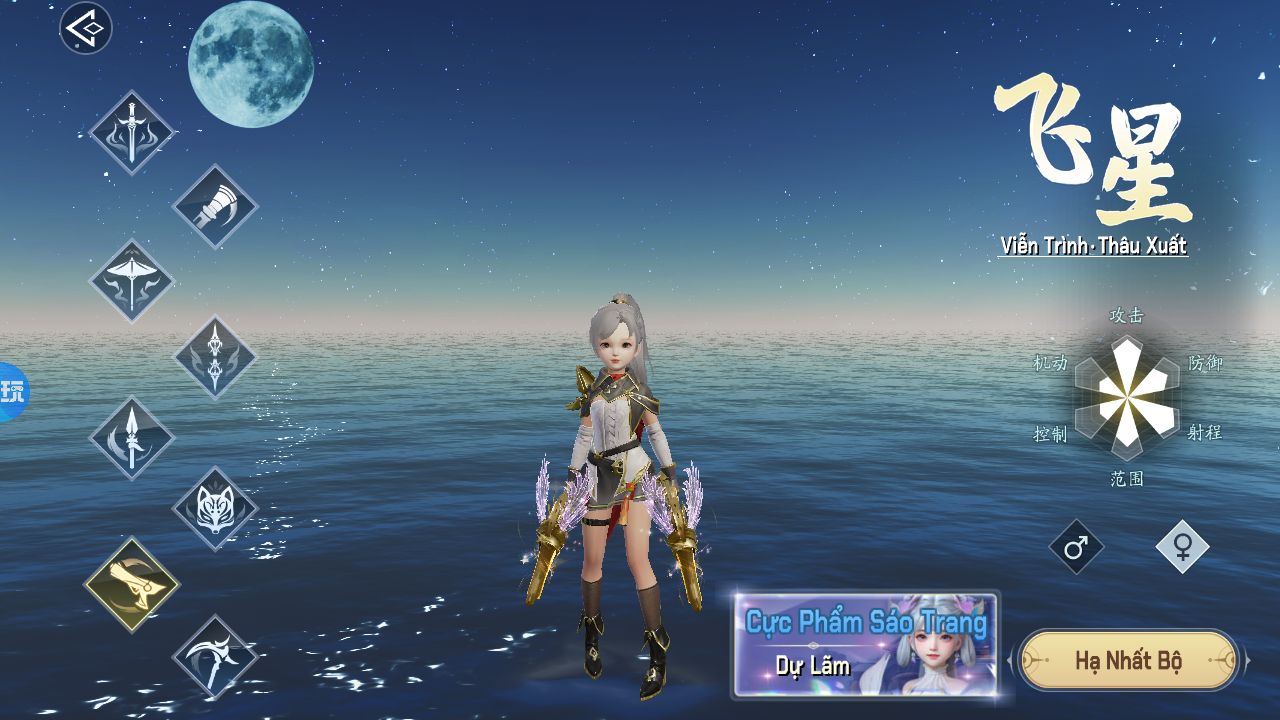Image resolution: width=1280 pixels, height=720 pixels.
Task: Select the ornate staff class icon
Action: (x=215, y=357)
